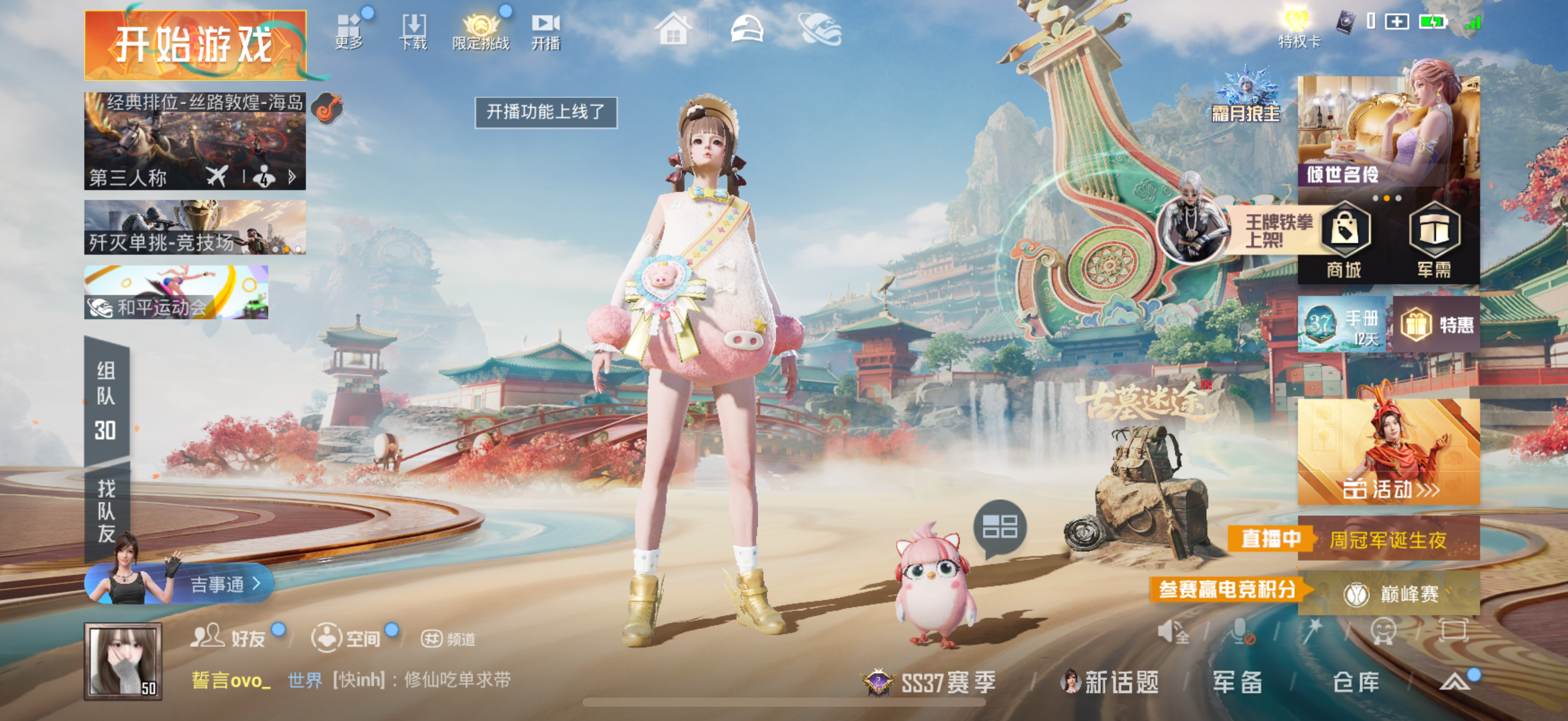Enter the 巅峰赛 peak tournament
This screenshot has width=1568, height=721.
click(1390, 593)
